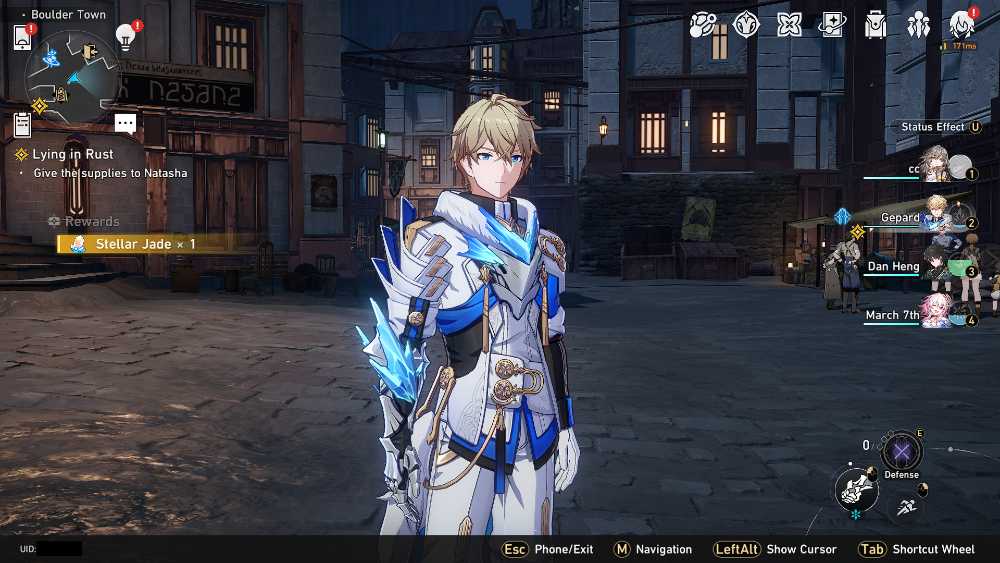Open the phone icon with red alert
1000x563 pixels.
(23, 38)
